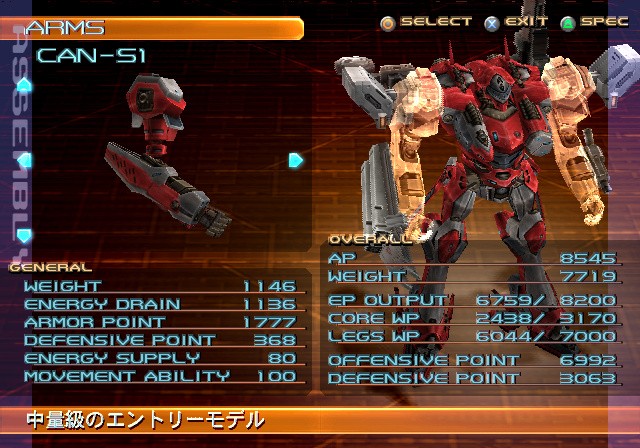Select the CAN-S1 arm part preview
This screenshot has width=640, height=448.
(165, 155)
